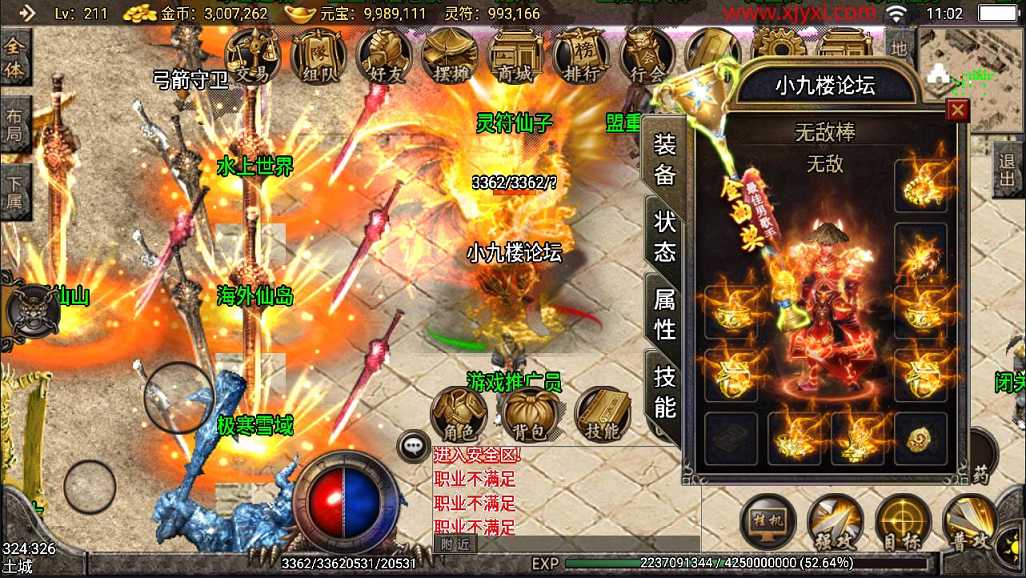The height and width of the screenshot is (578, 1026).
Task: Show the 好友 friends list
Action: 384,54
